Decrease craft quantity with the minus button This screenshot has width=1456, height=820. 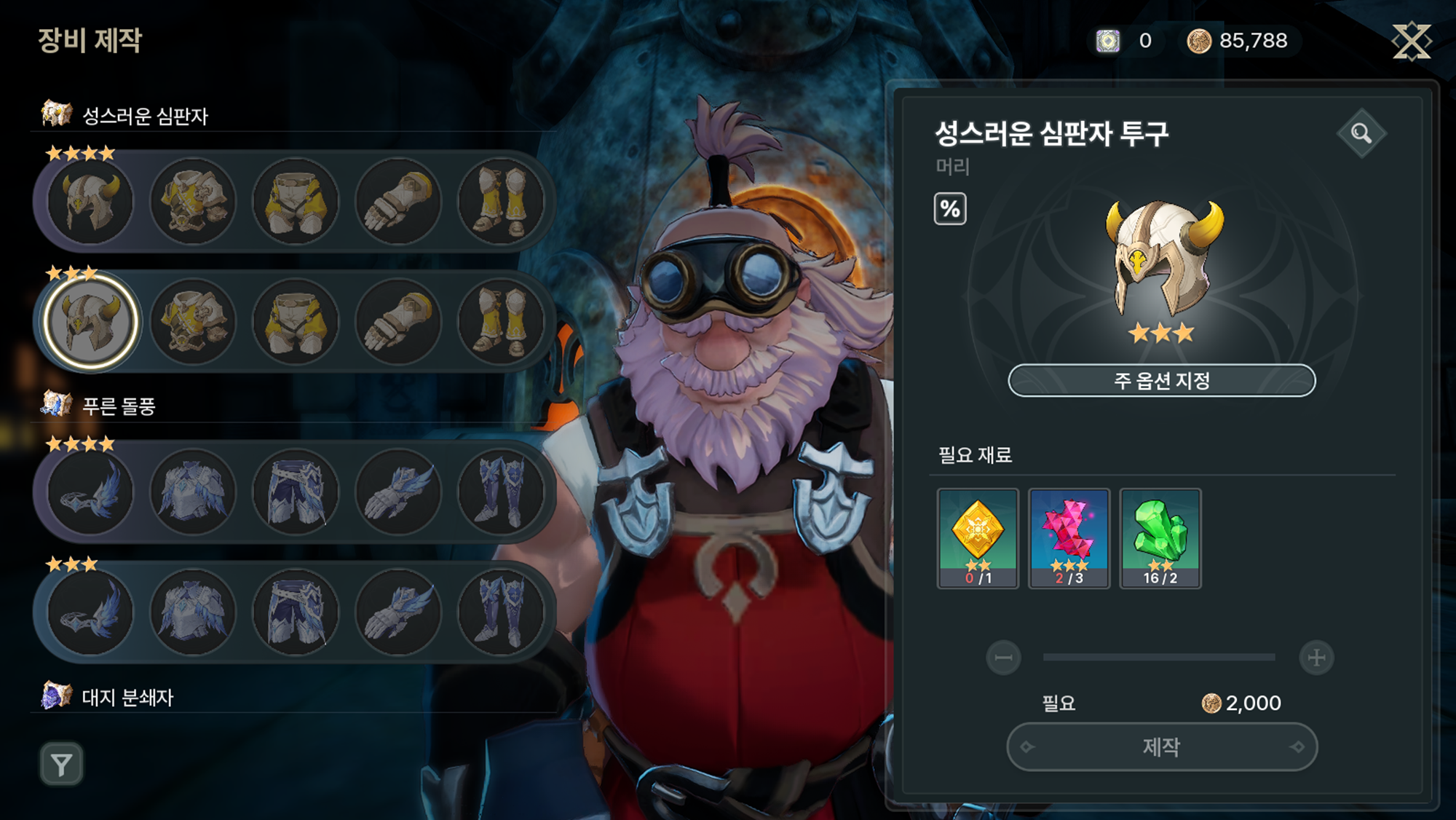tap(1003, 658)
